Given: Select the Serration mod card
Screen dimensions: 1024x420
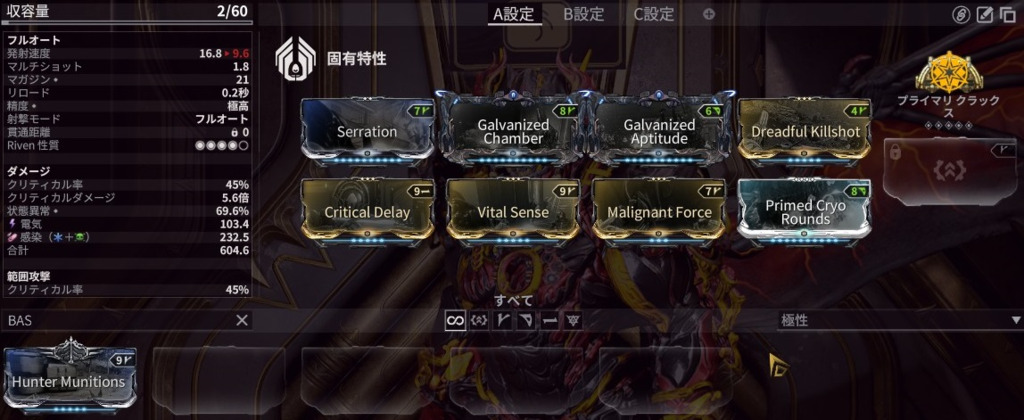Looking at the screenshot, I should (367, 131).
